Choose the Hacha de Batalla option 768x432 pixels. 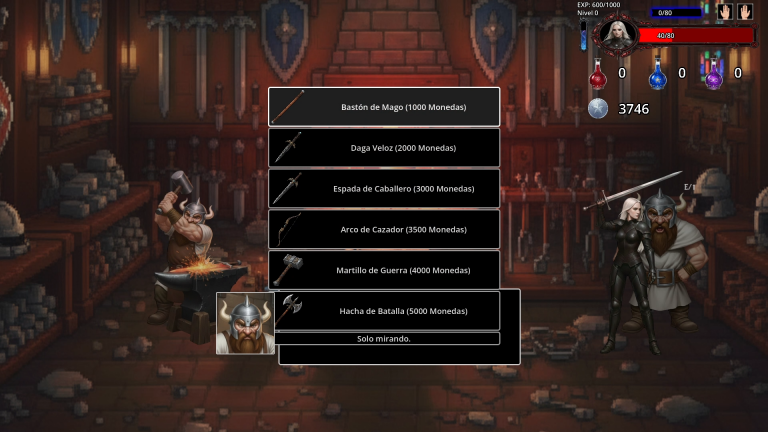coord(384,311)
